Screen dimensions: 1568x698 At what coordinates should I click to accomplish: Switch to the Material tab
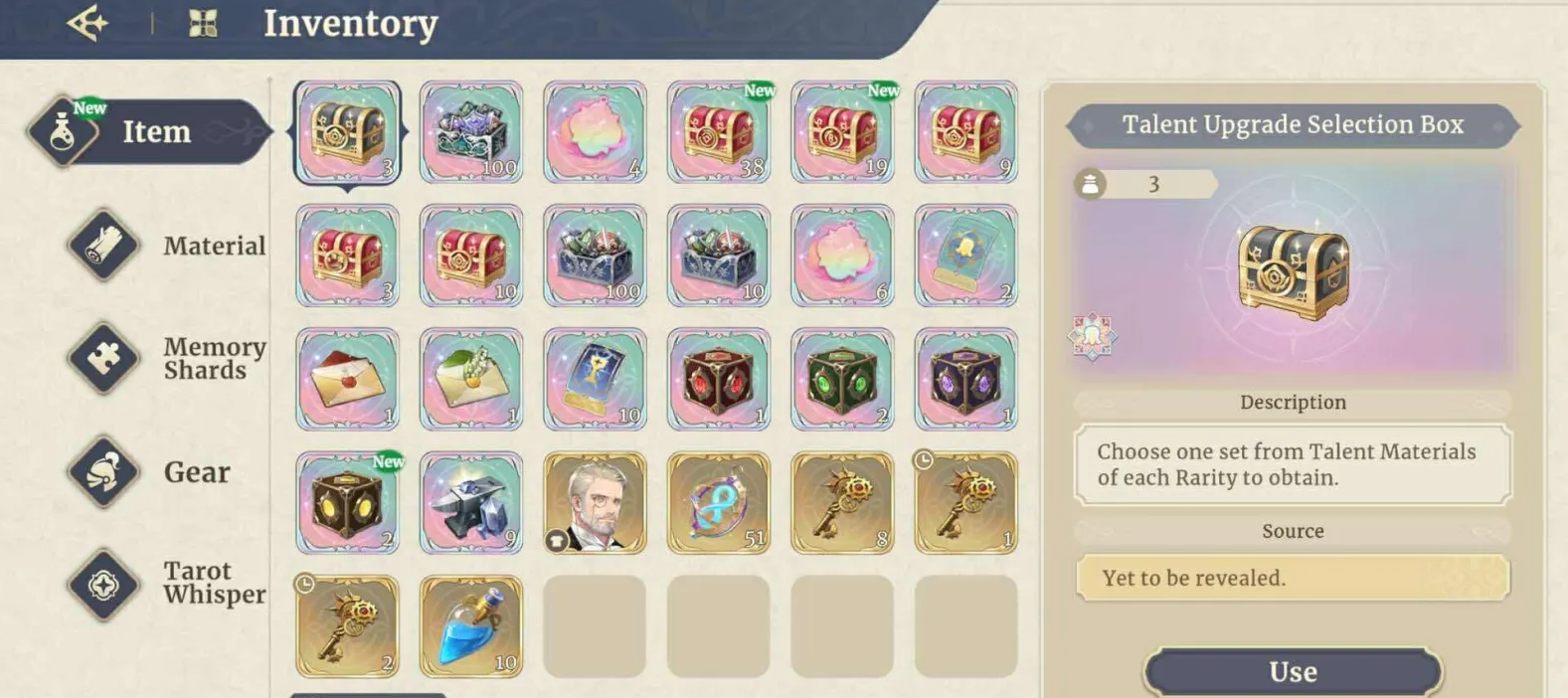click(169, 246)
